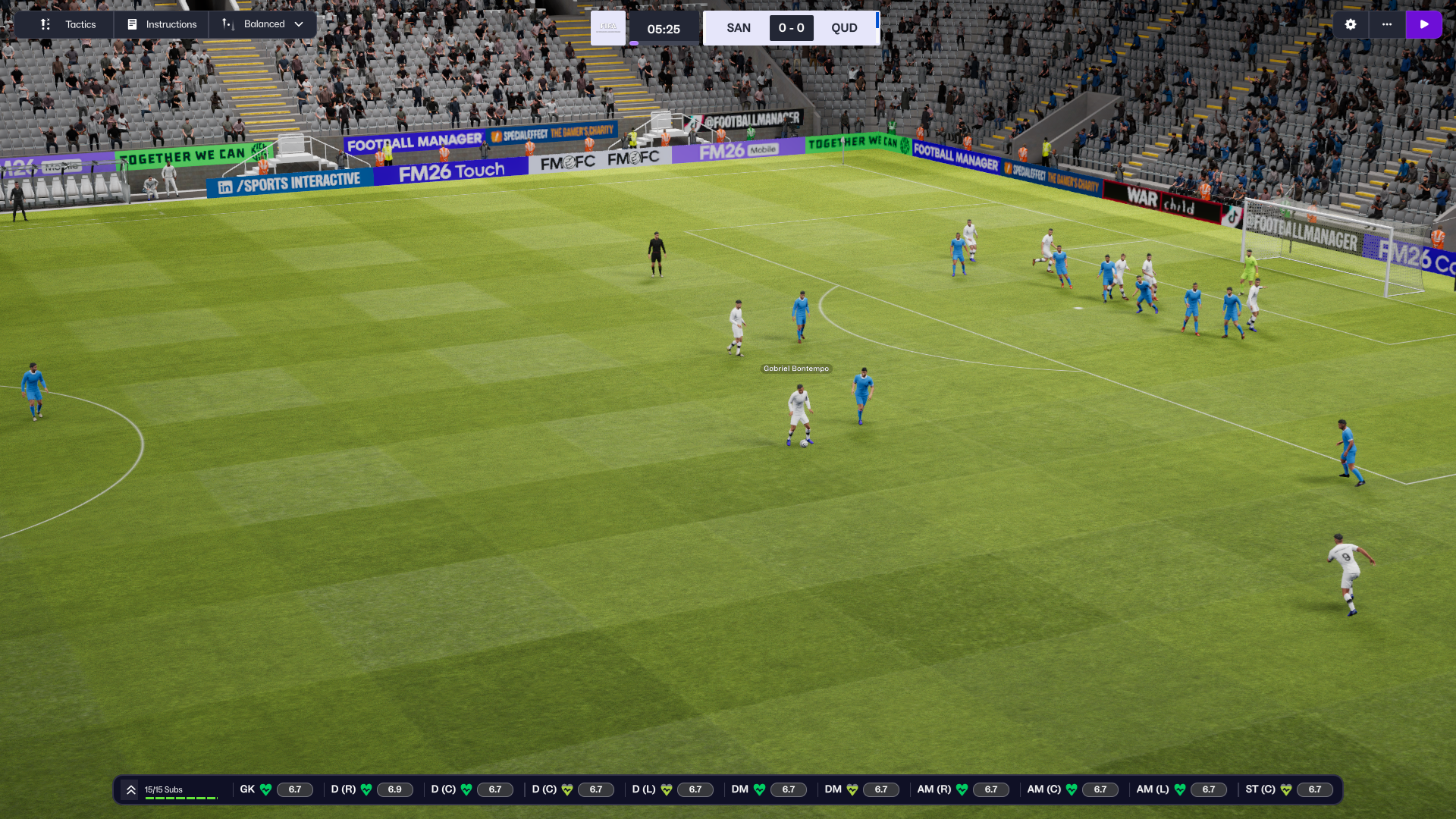This screenshot has height=819, width=1456.
Task: Open the Balanced mentality dropdown
Action: tap(262, 24)
